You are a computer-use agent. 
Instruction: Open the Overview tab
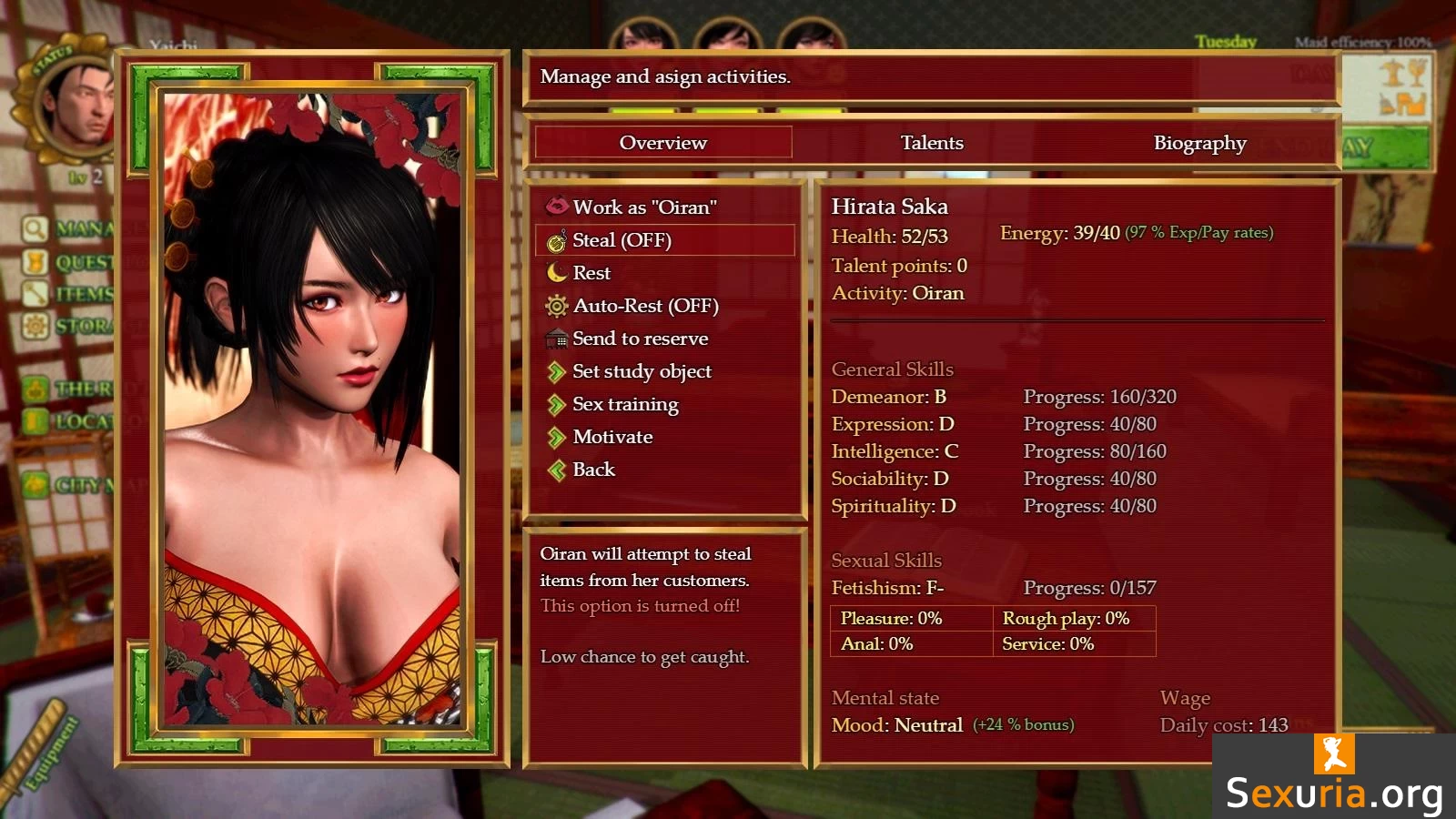[x=663, y=143]
